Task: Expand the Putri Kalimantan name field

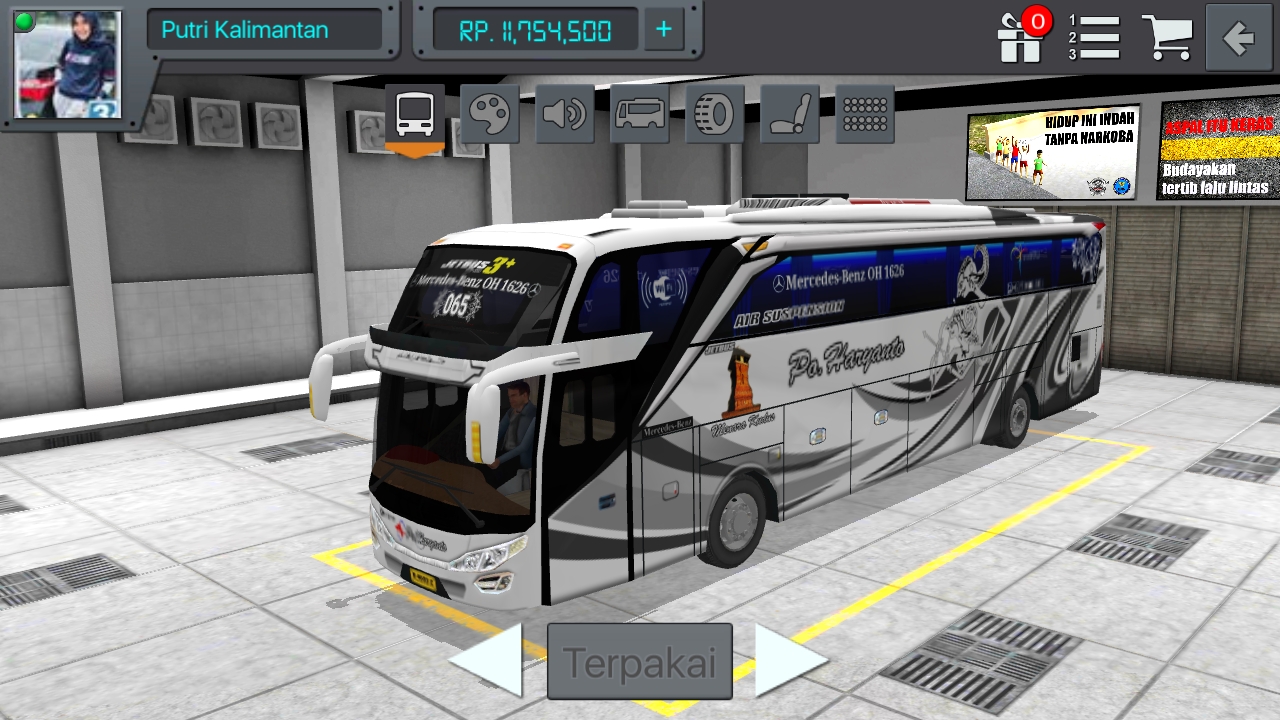Action: click(x=267, y=30)
